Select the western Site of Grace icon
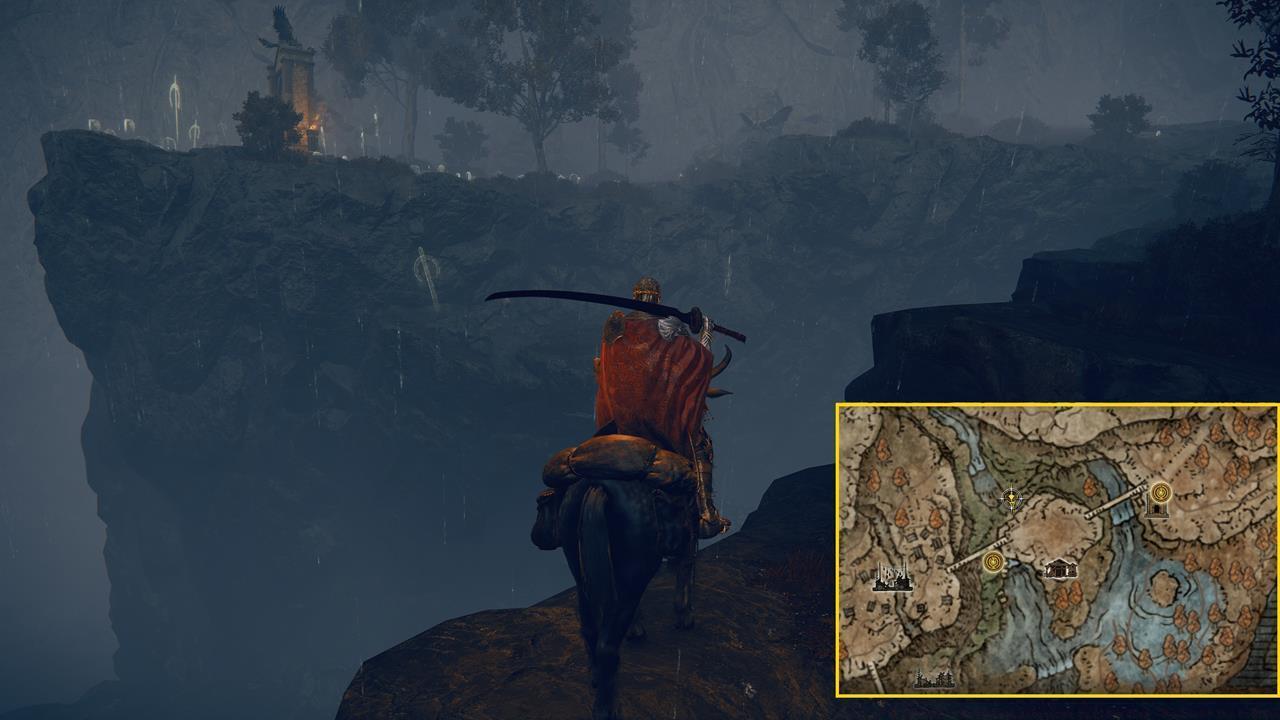This screenshot has width=1280, height=720. [992, 562]
